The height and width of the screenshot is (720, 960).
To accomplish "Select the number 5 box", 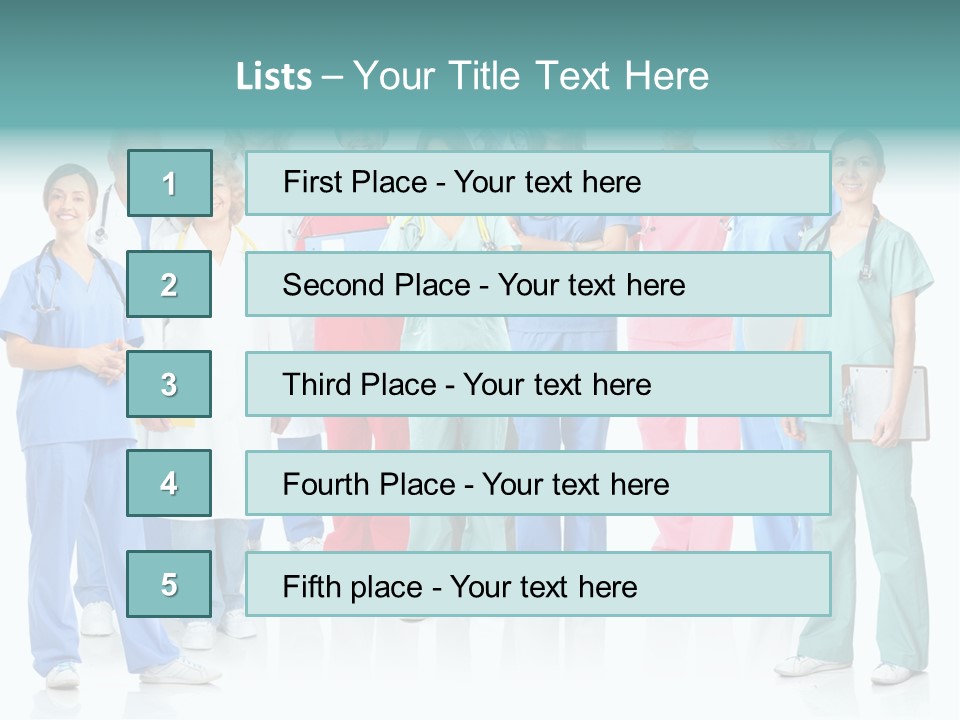I will (169, 584).
